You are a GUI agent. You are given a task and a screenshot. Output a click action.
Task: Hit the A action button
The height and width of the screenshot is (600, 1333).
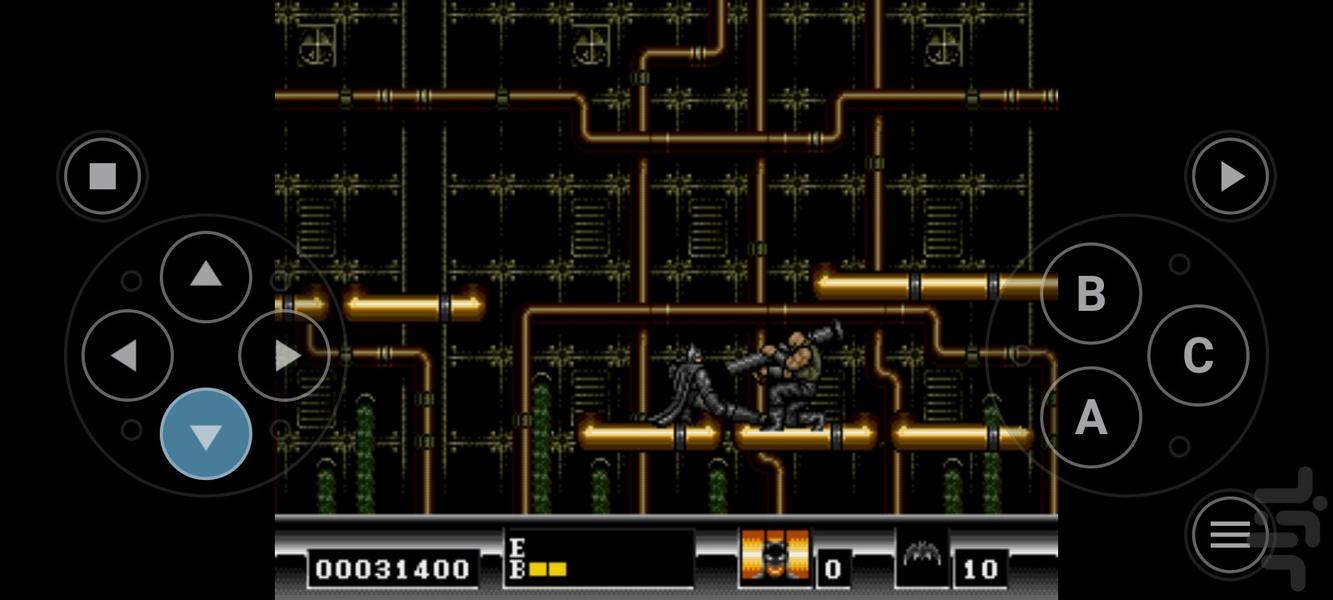1090,417
